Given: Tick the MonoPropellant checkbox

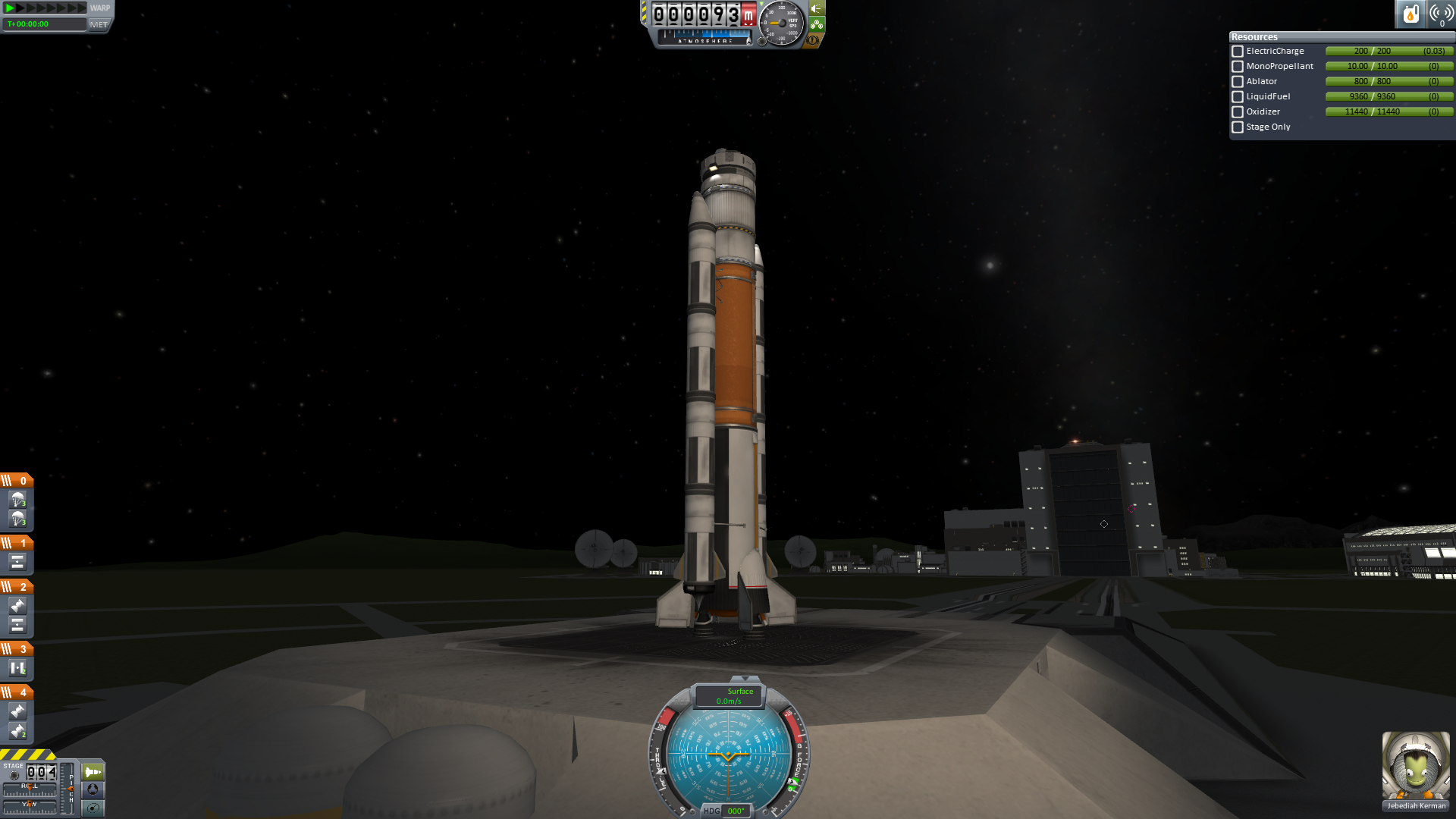Looking at the screenshot, I should pos(1238,67).
